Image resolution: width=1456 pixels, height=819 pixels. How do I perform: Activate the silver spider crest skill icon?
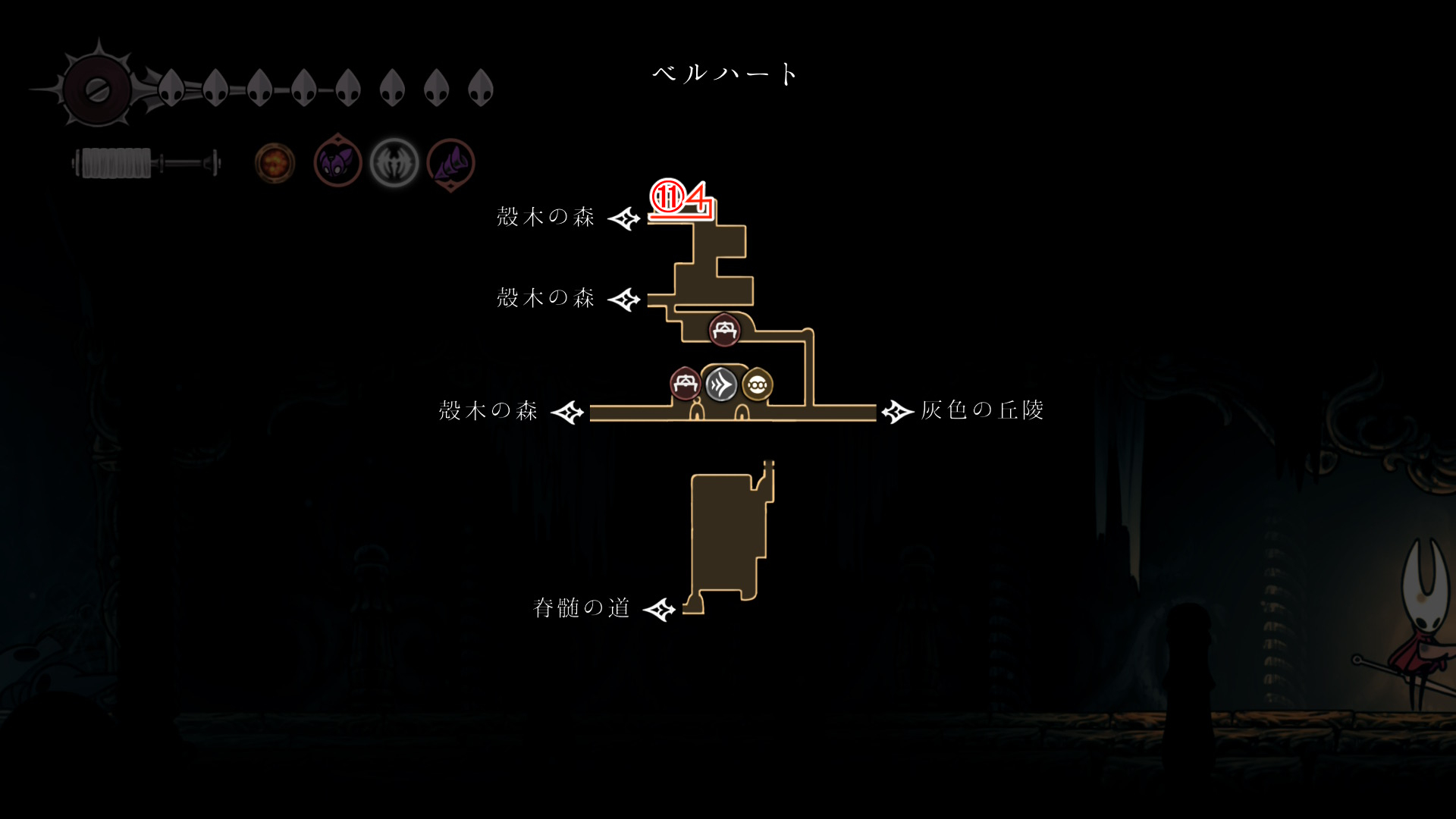coord(394,163)
